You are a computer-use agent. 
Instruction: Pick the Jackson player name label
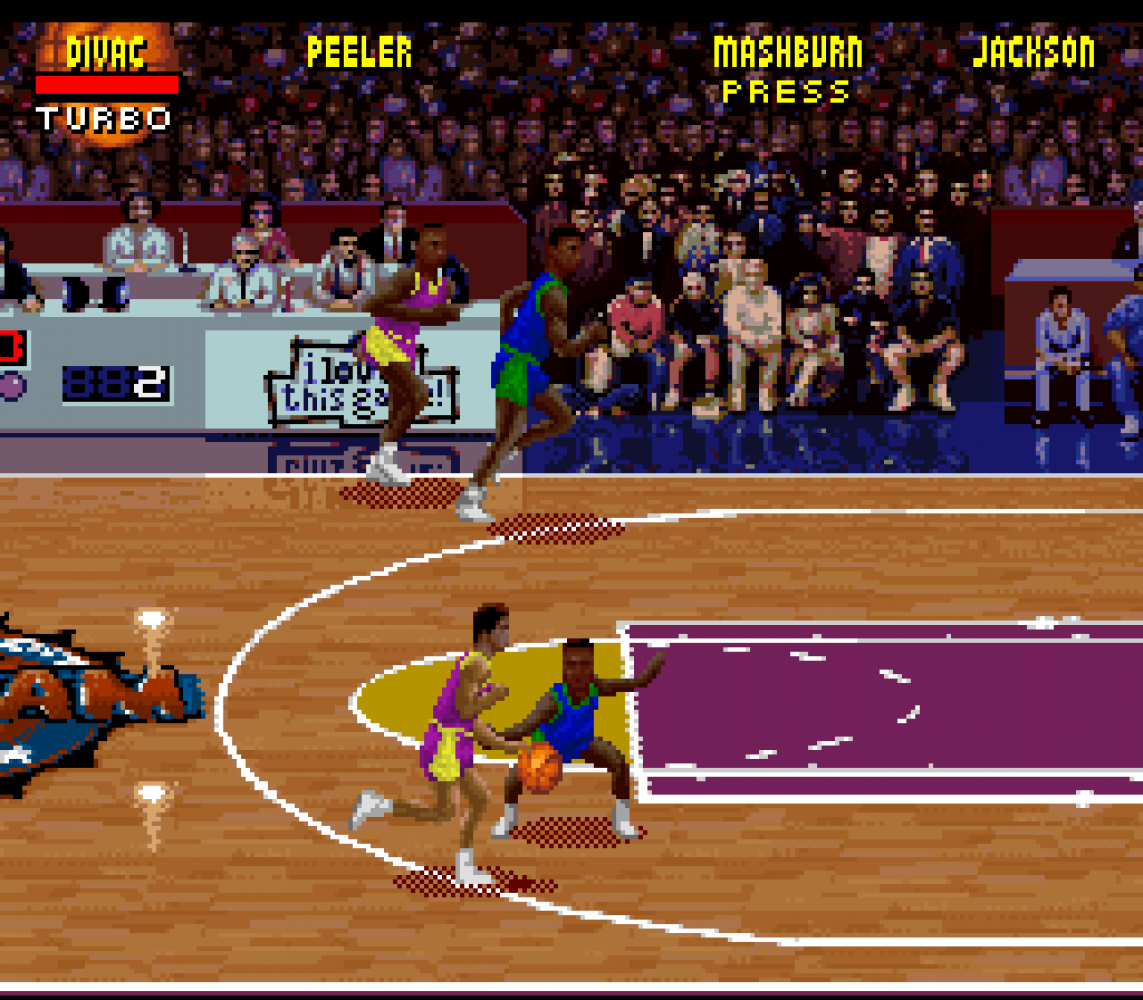(1034, 52)
